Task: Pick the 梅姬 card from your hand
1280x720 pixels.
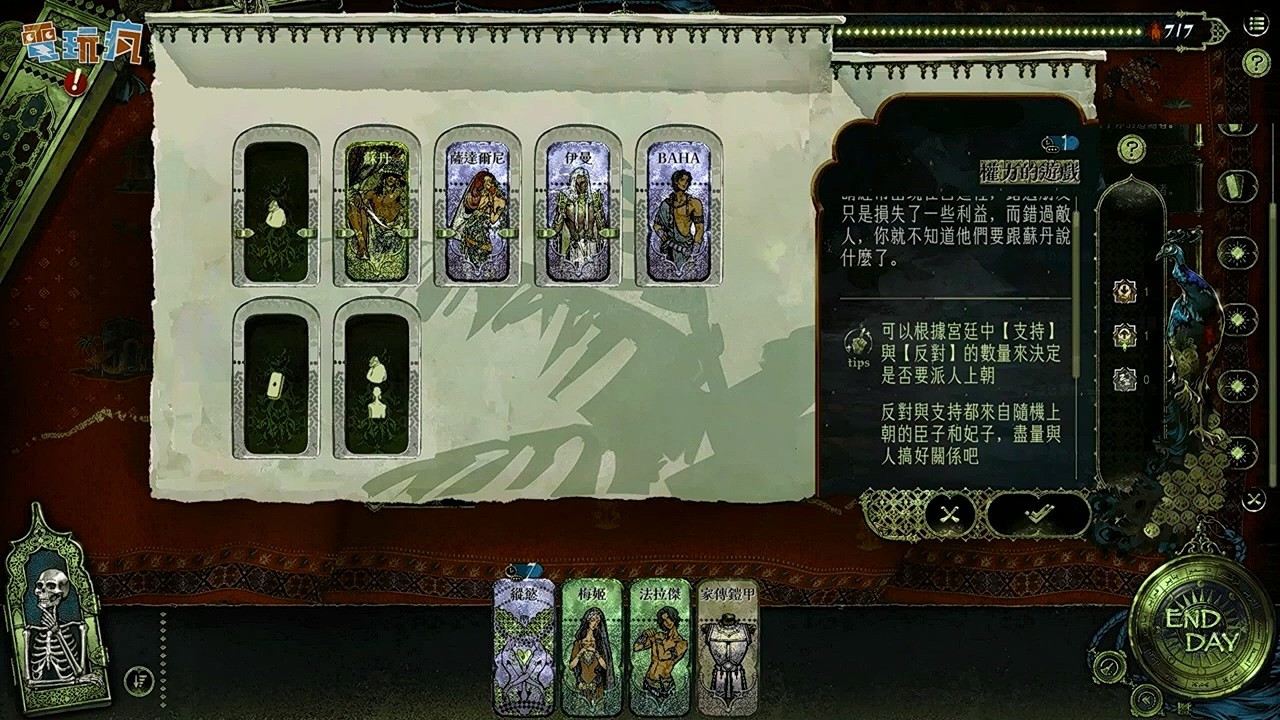Action: click(x=590, y=650)
